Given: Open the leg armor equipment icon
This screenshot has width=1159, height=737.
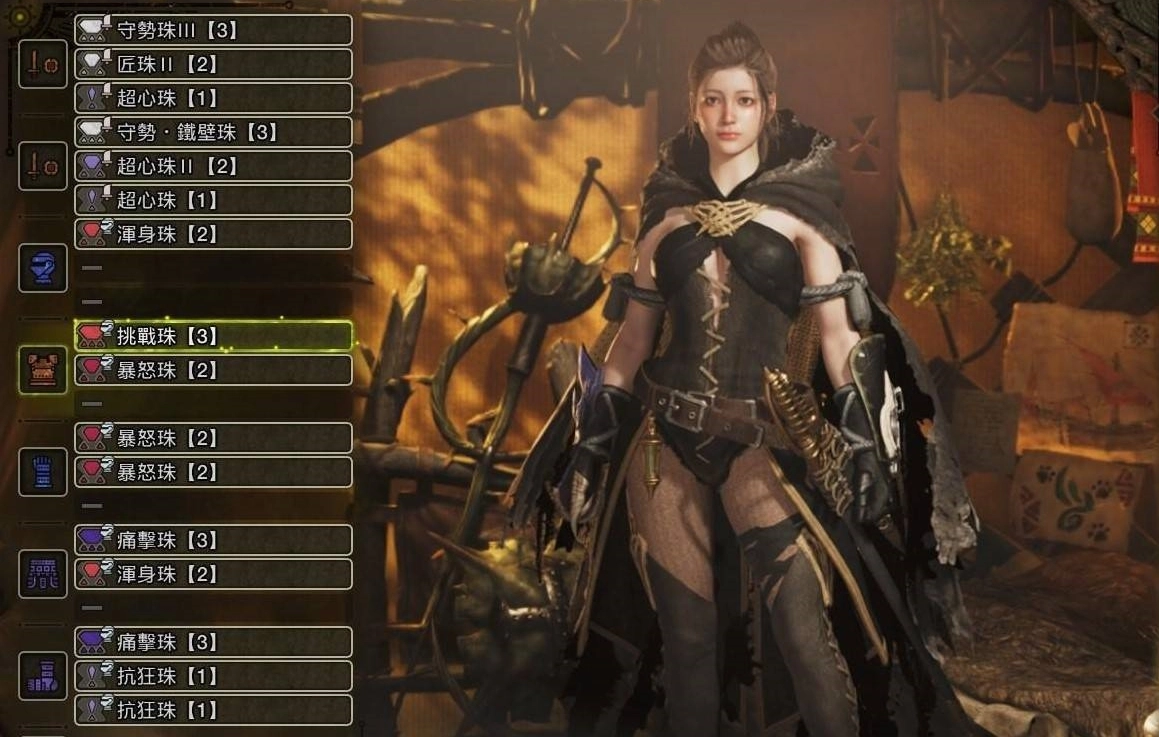Looking at the screenshot, I should (x=43, y=676).
